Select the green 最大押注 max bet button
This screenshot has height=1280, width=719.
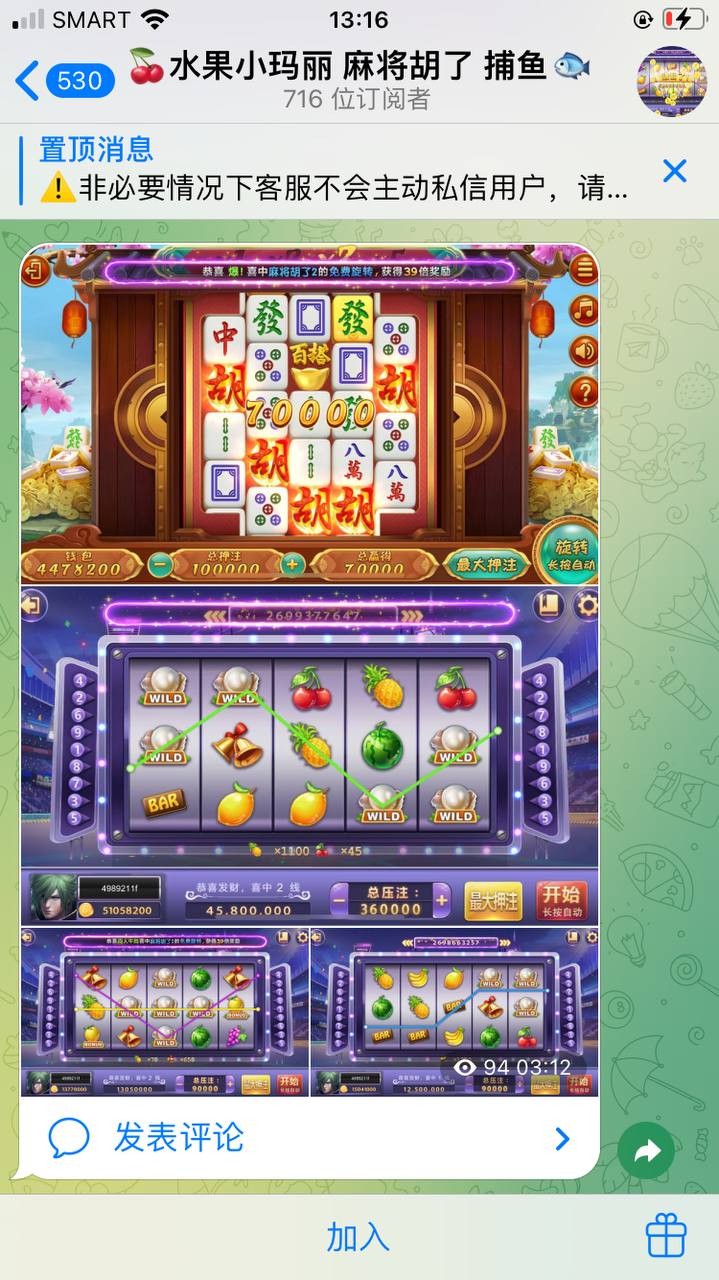tap(487, 564)
